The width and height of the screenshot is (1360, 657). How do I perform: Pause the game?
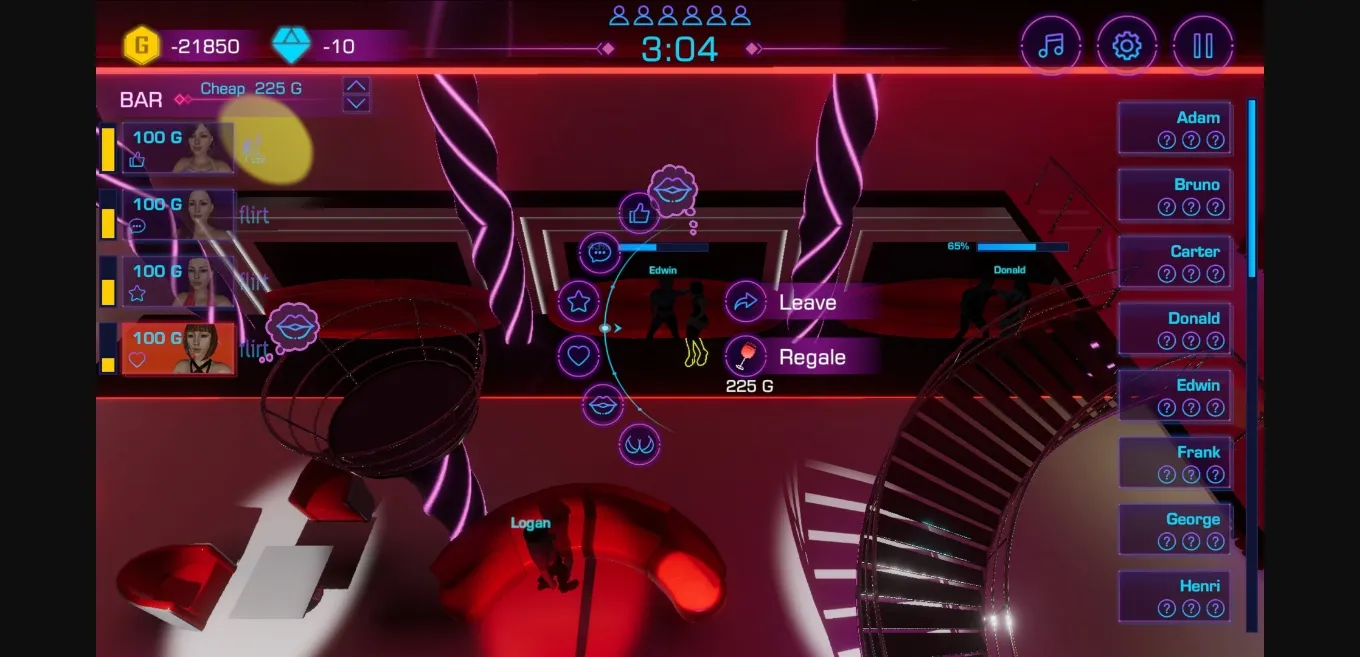1203,46
